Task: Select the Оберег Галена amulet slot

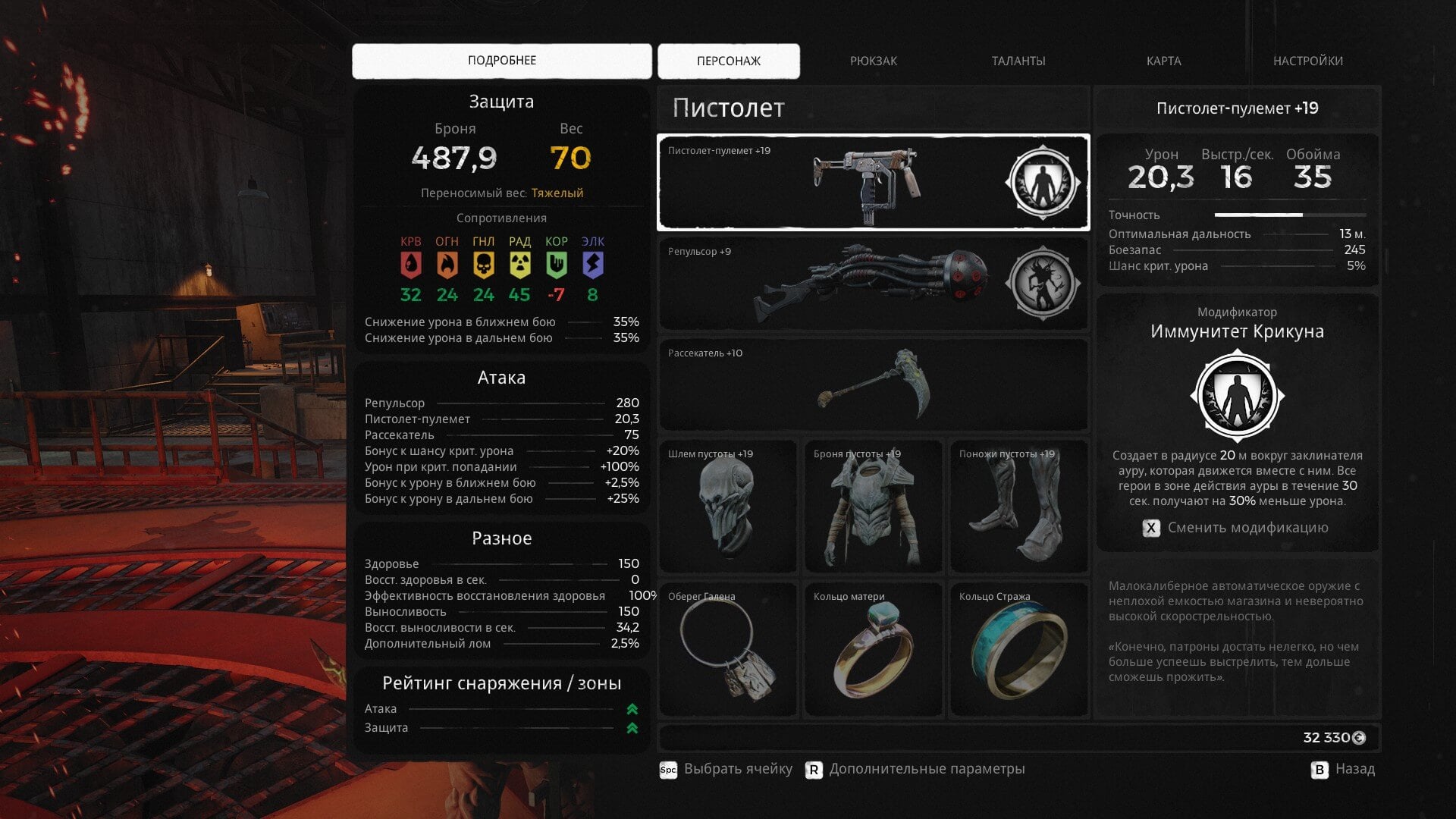Action: 727,649
